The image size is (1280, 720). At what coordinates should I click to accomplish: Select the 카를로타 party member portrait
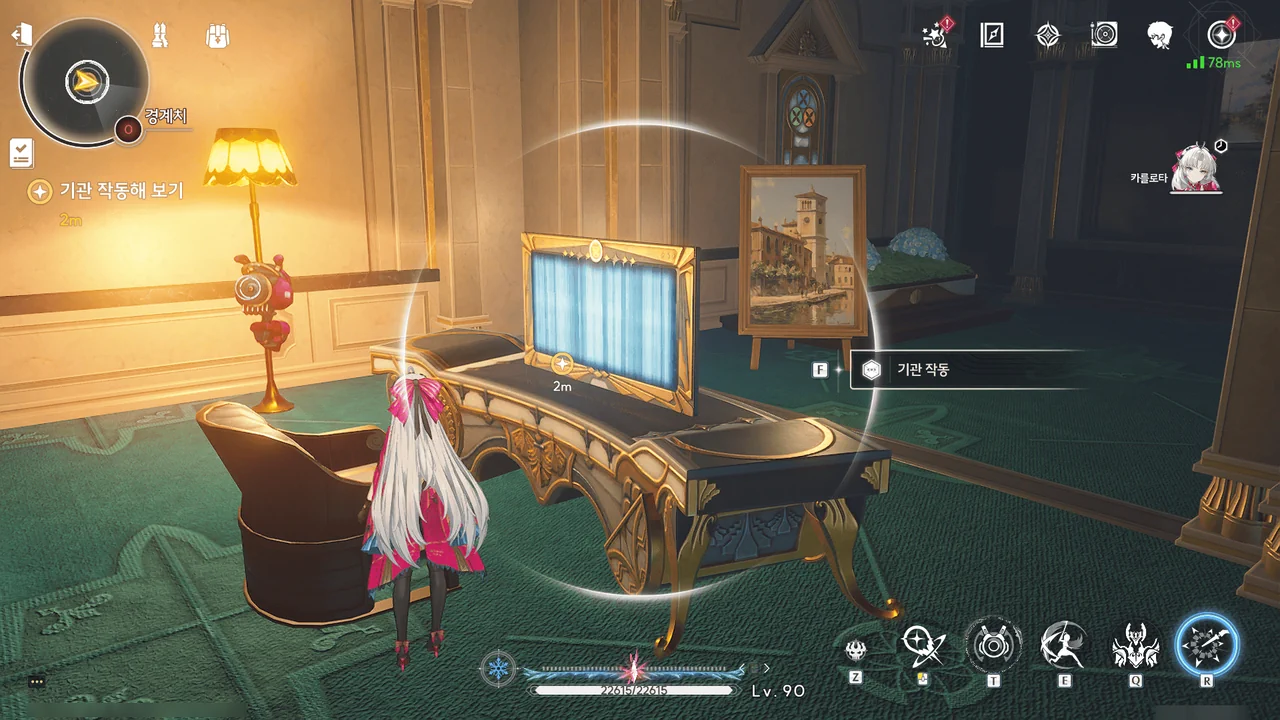[1197, 171]
